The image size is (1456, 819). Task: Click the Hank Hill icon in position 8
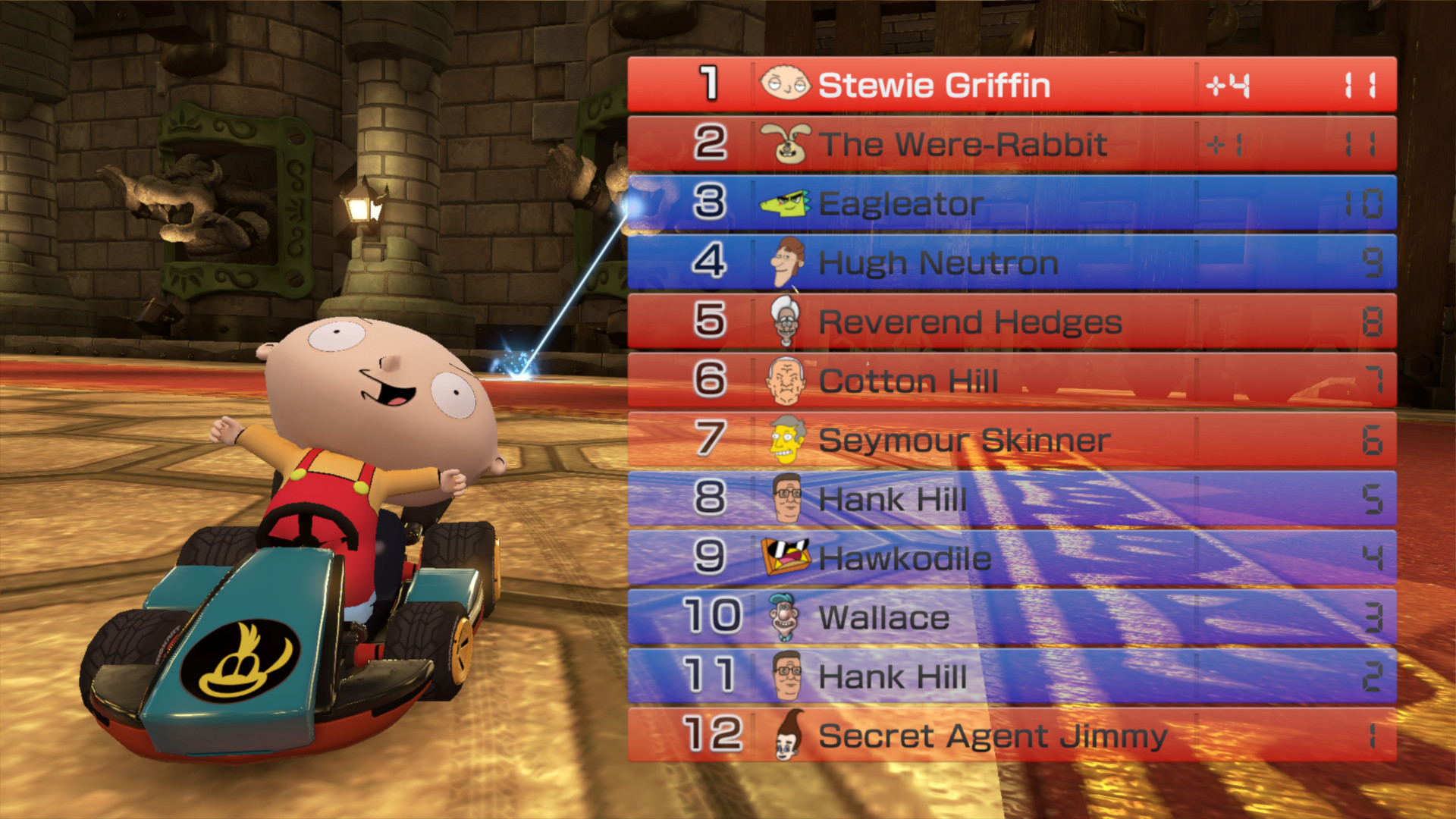[786, 499]
